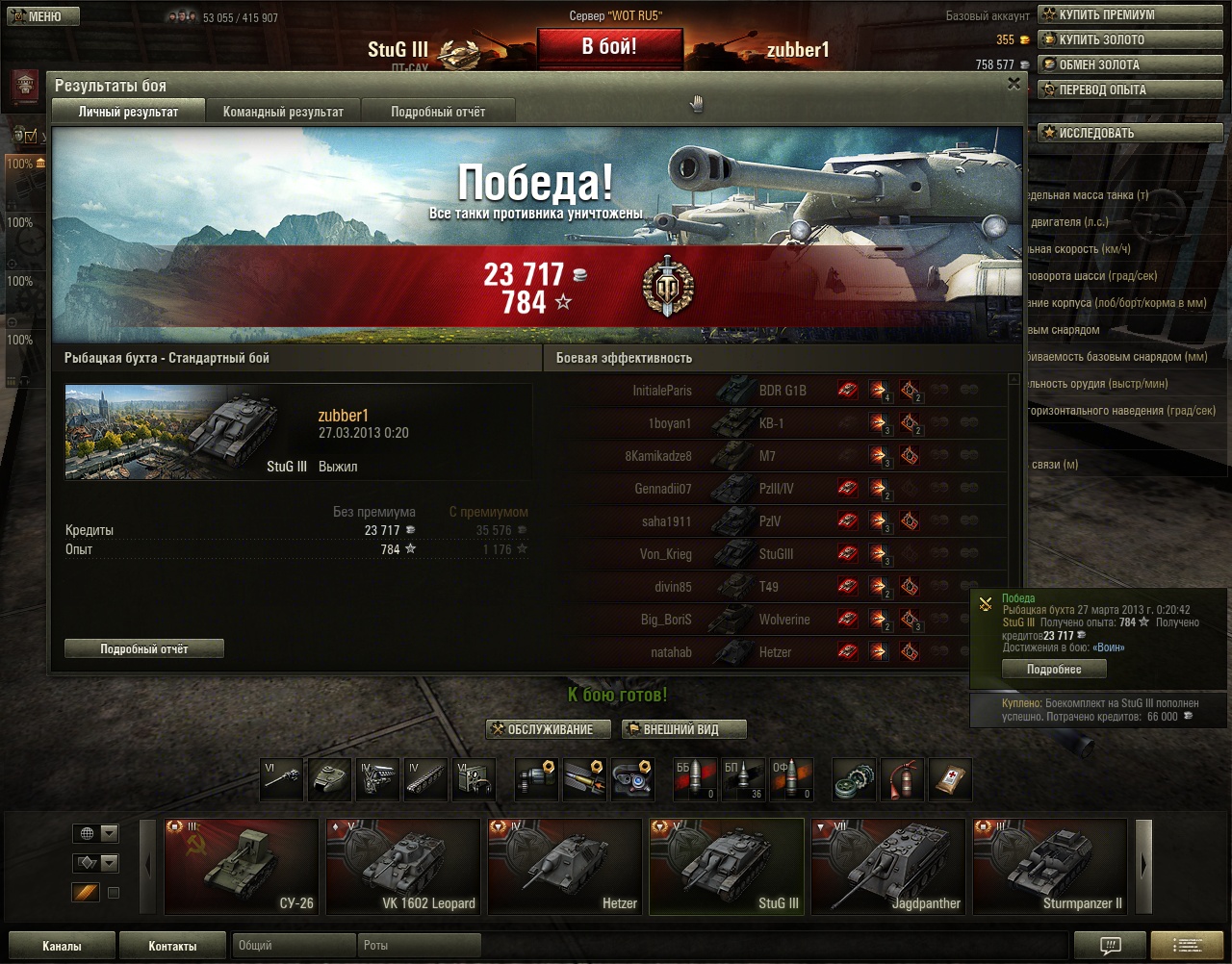Switch to Командный результат tab
This screenshot has height=964, width=1232.
point(283,112)
